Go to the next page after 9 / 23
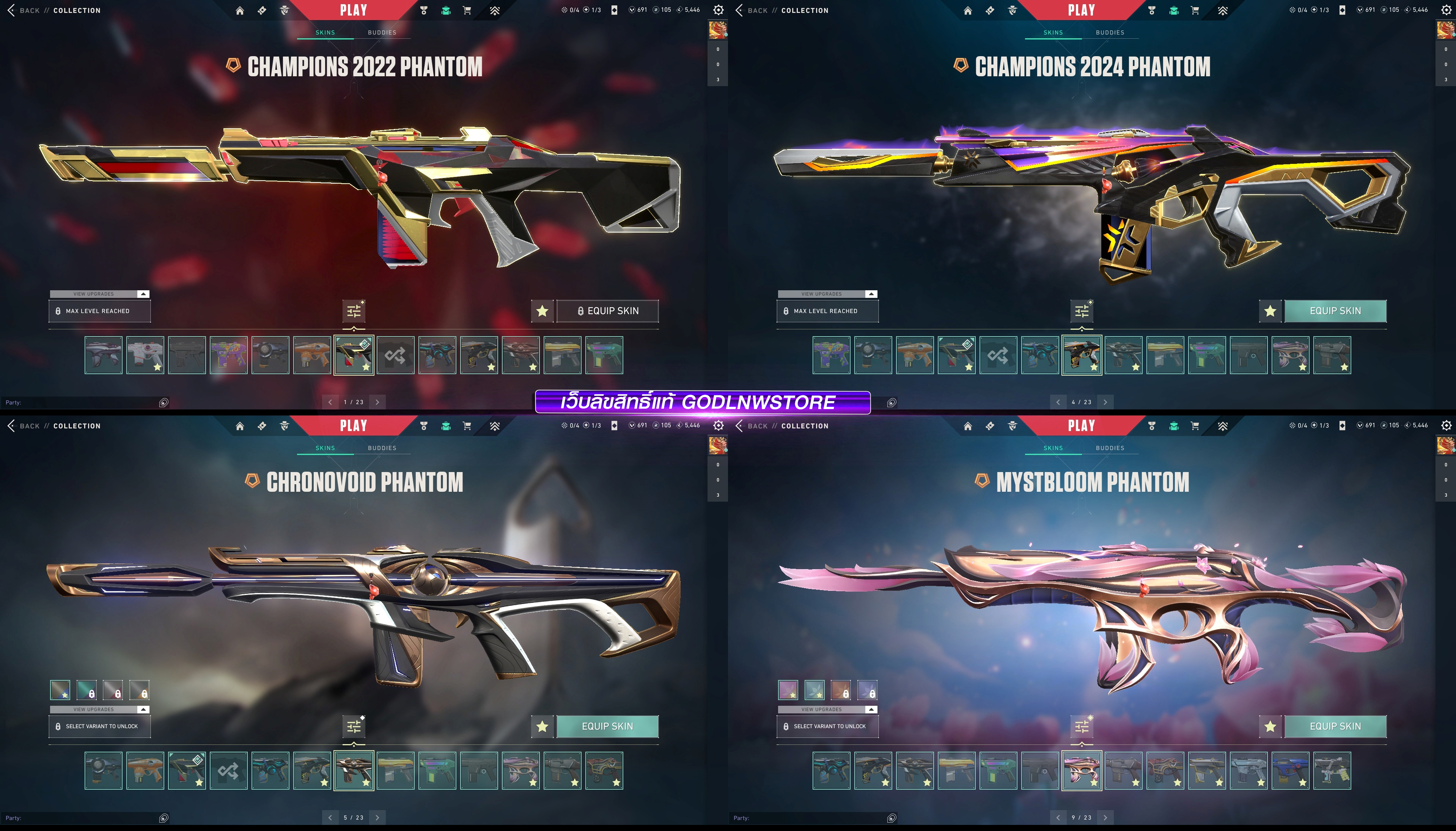The width and height of the screenshot is (1456, 831). click(1105, 817)
